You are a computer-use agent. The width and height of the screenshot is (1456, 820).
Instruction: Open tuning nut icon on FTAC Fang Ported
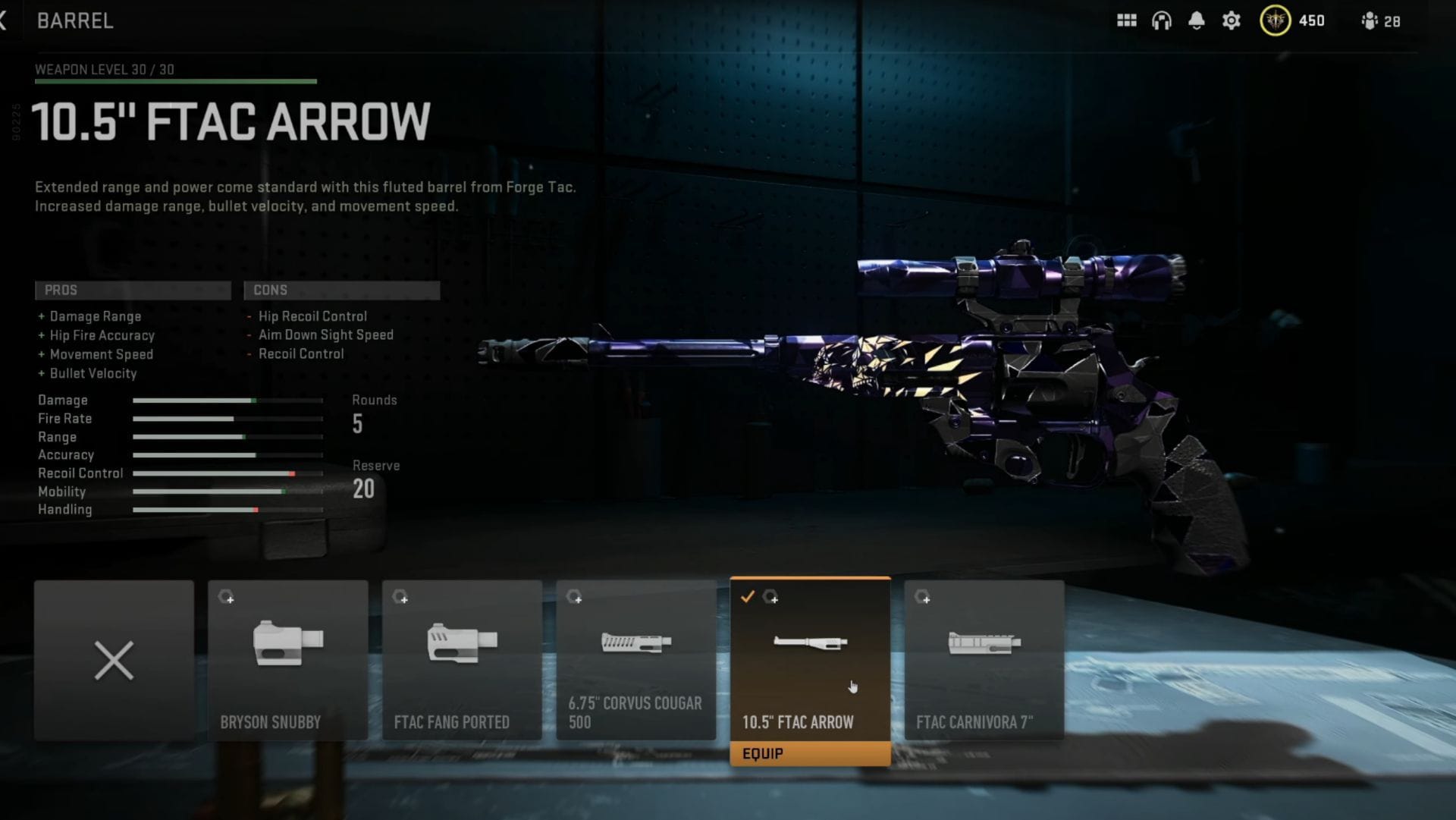point(400,598)
